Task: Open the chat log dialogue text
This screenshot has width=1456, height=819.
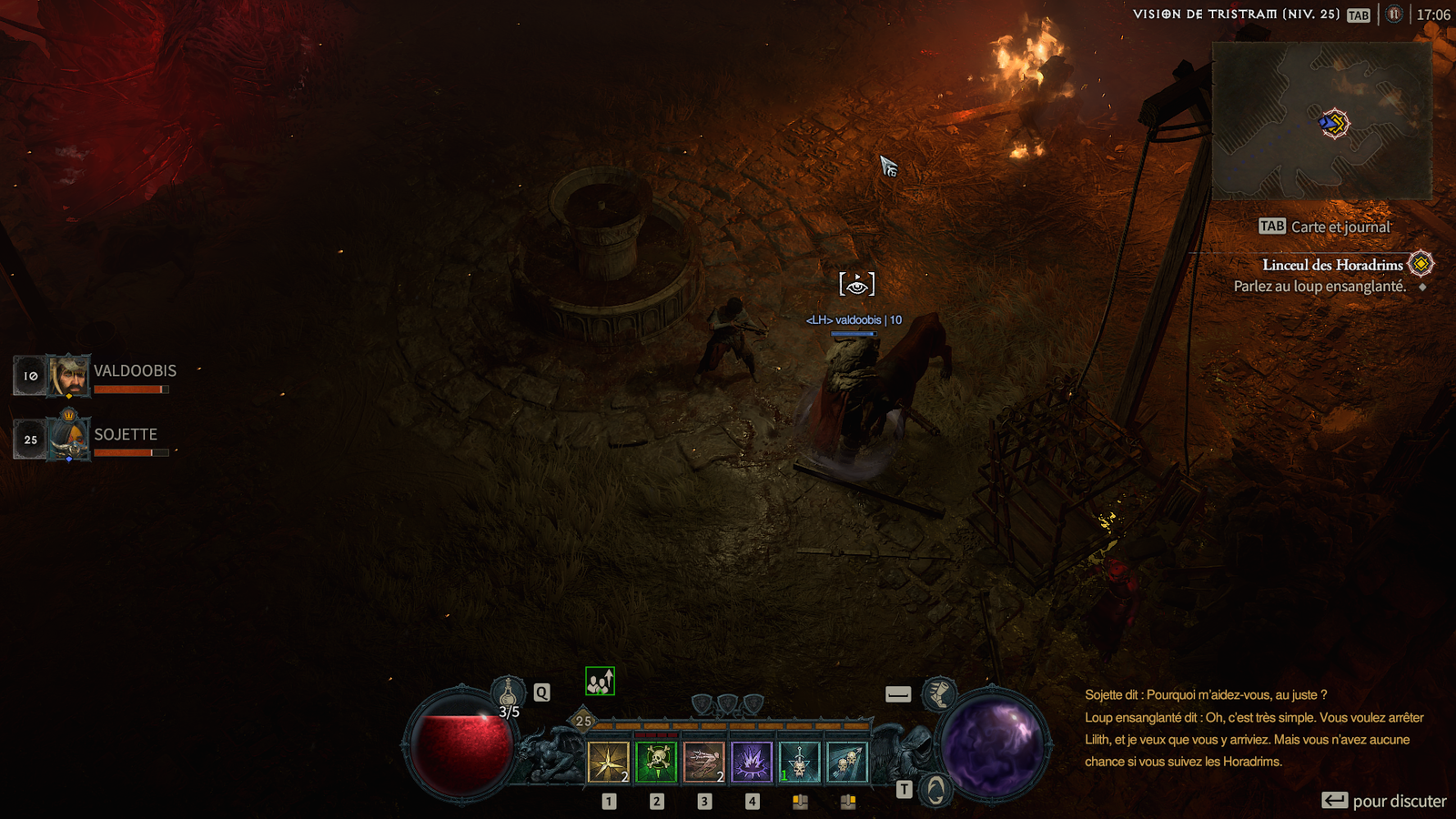Action: (1254, 728)
